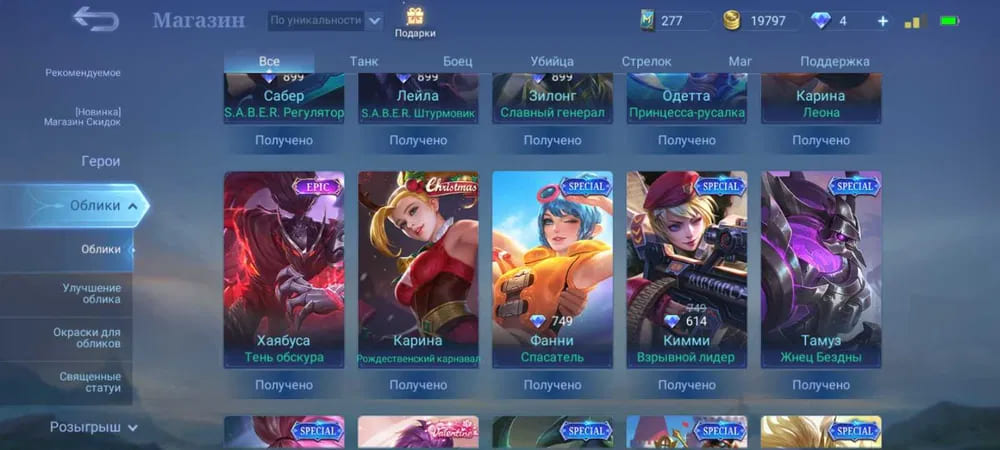
Task: Choose the Фанни Спасатель skin card
Action: [x=552, y=268]
